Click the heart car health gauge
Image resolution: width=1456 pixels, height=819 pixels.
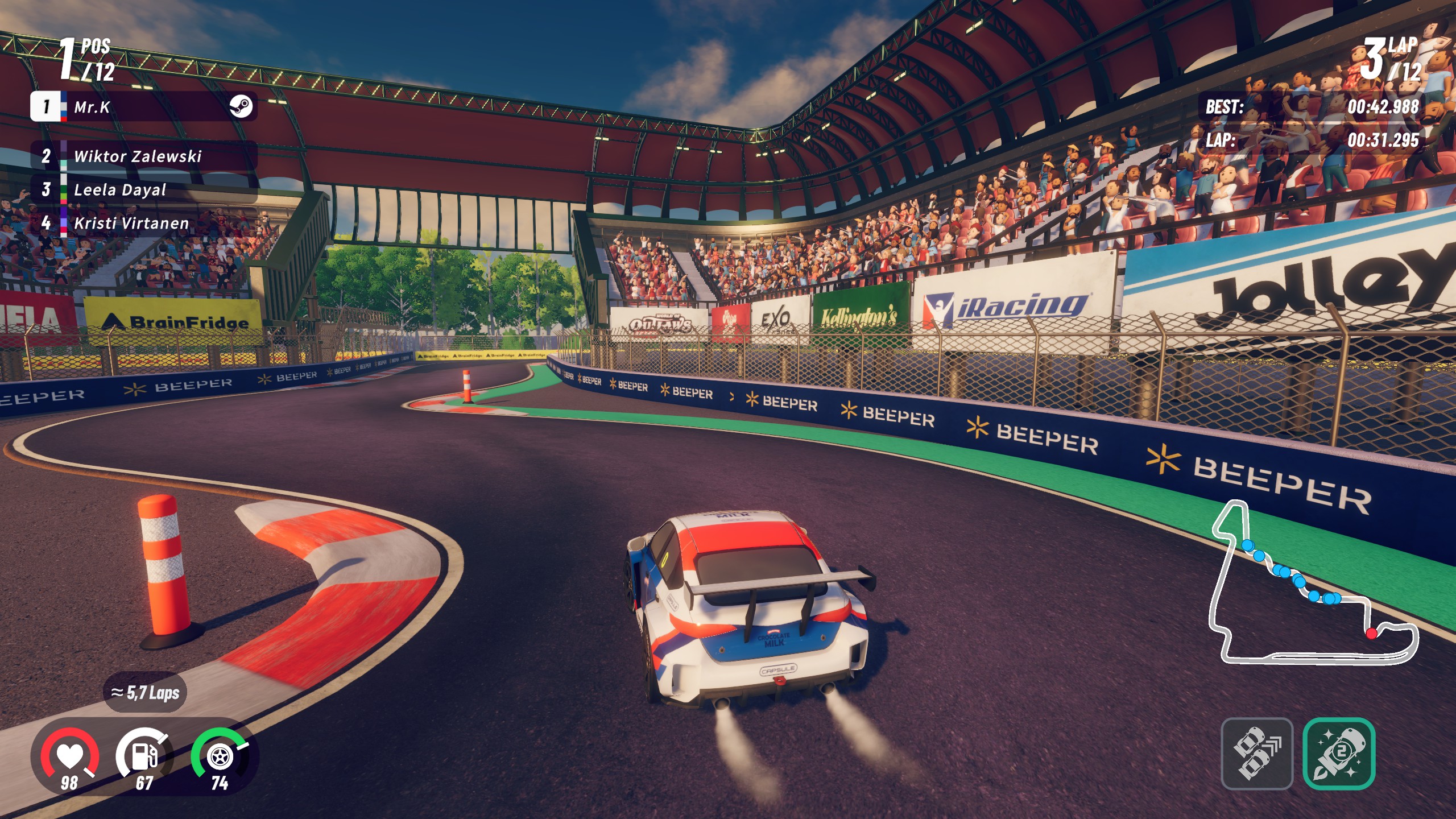pos(69,758)
